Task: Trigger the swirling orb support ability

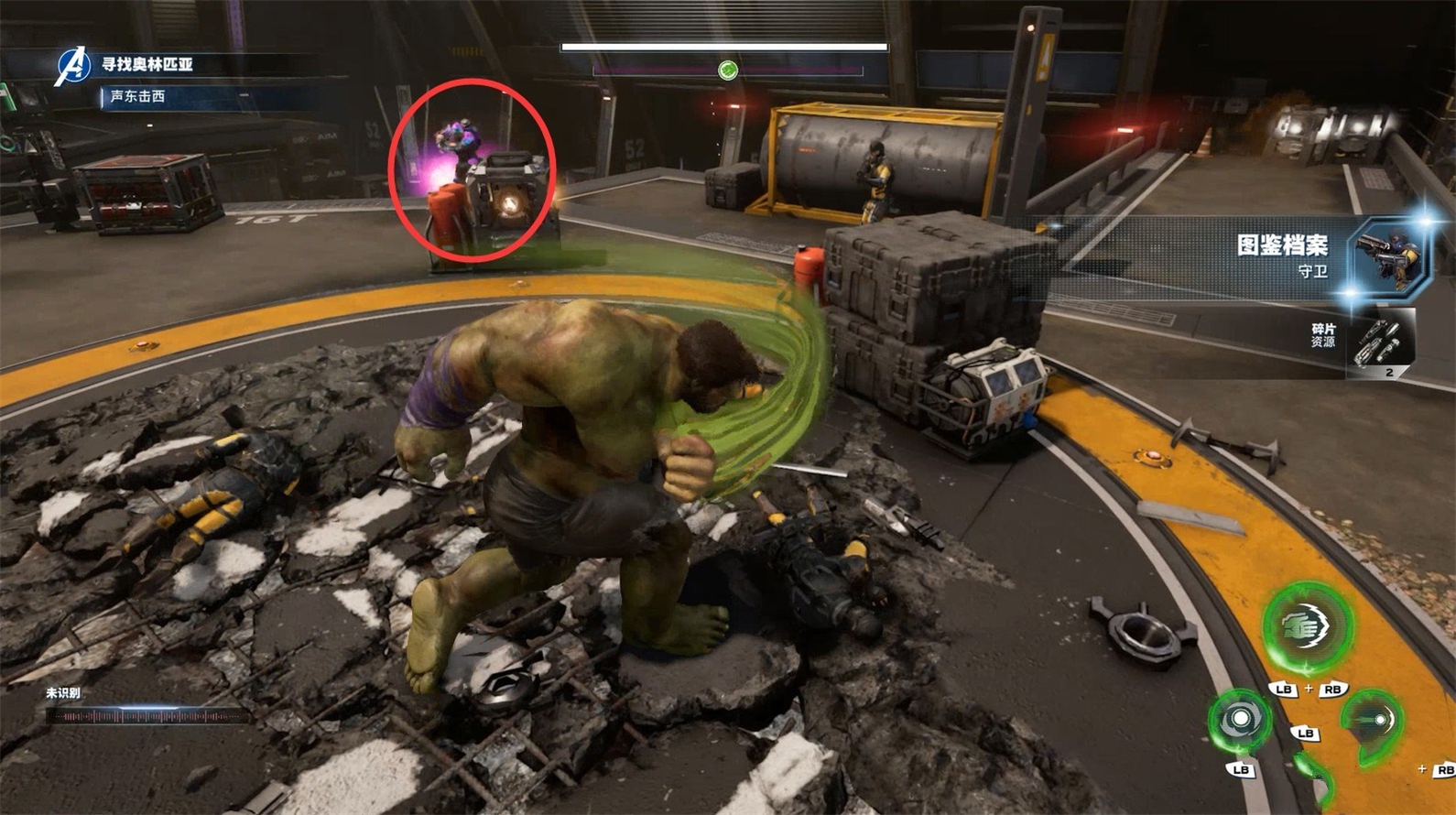Action: (x=1240, y=720)
